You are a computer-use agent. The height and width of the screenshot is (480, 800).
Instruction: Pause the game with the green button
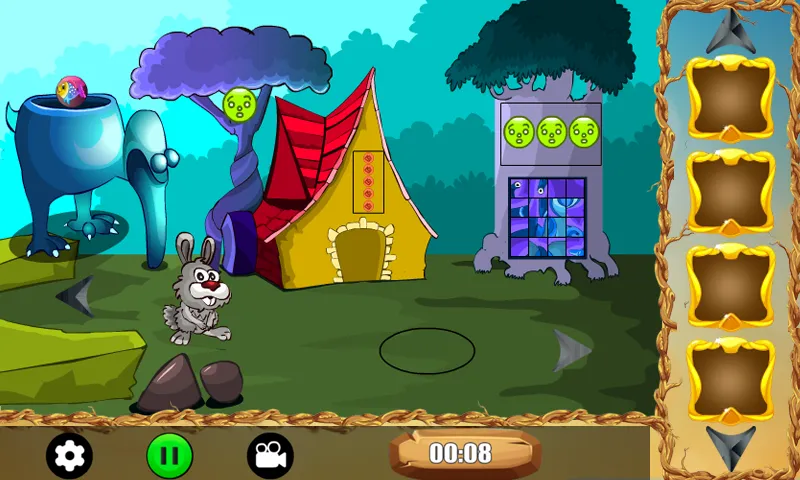click(170, 456)
